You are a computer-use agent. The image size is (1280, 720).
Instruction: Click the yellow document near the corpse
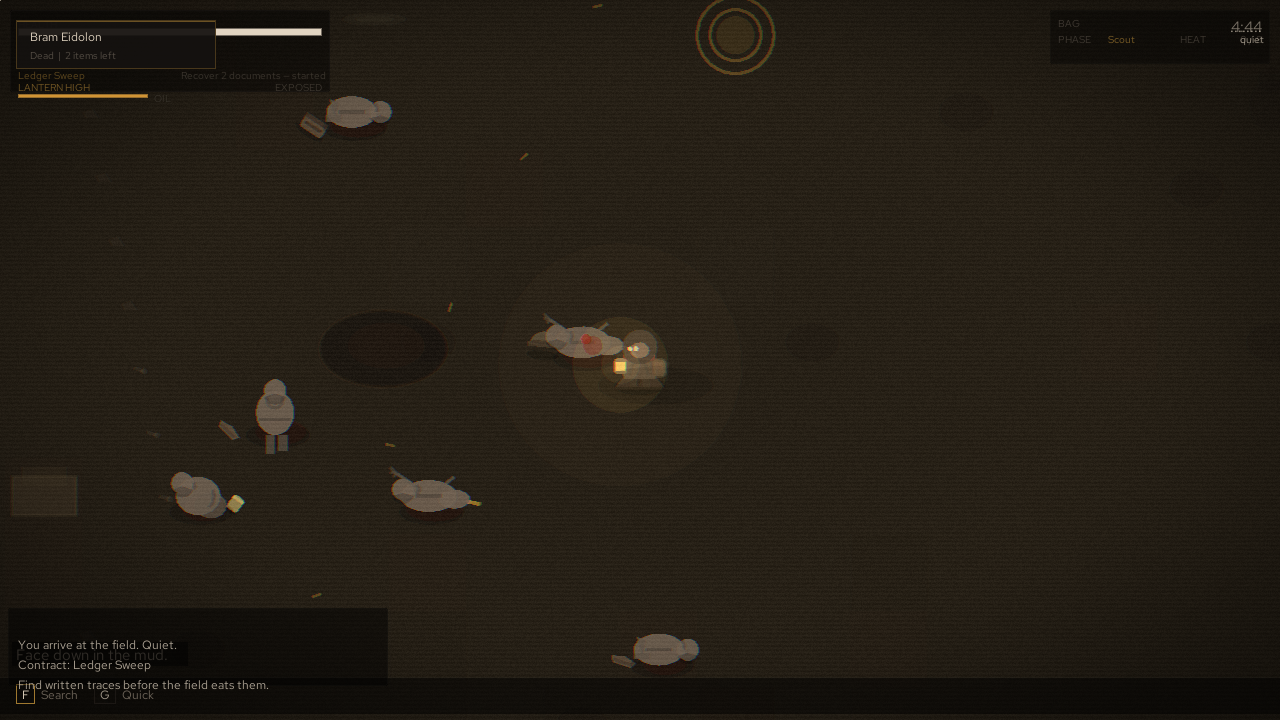(236, 505)
